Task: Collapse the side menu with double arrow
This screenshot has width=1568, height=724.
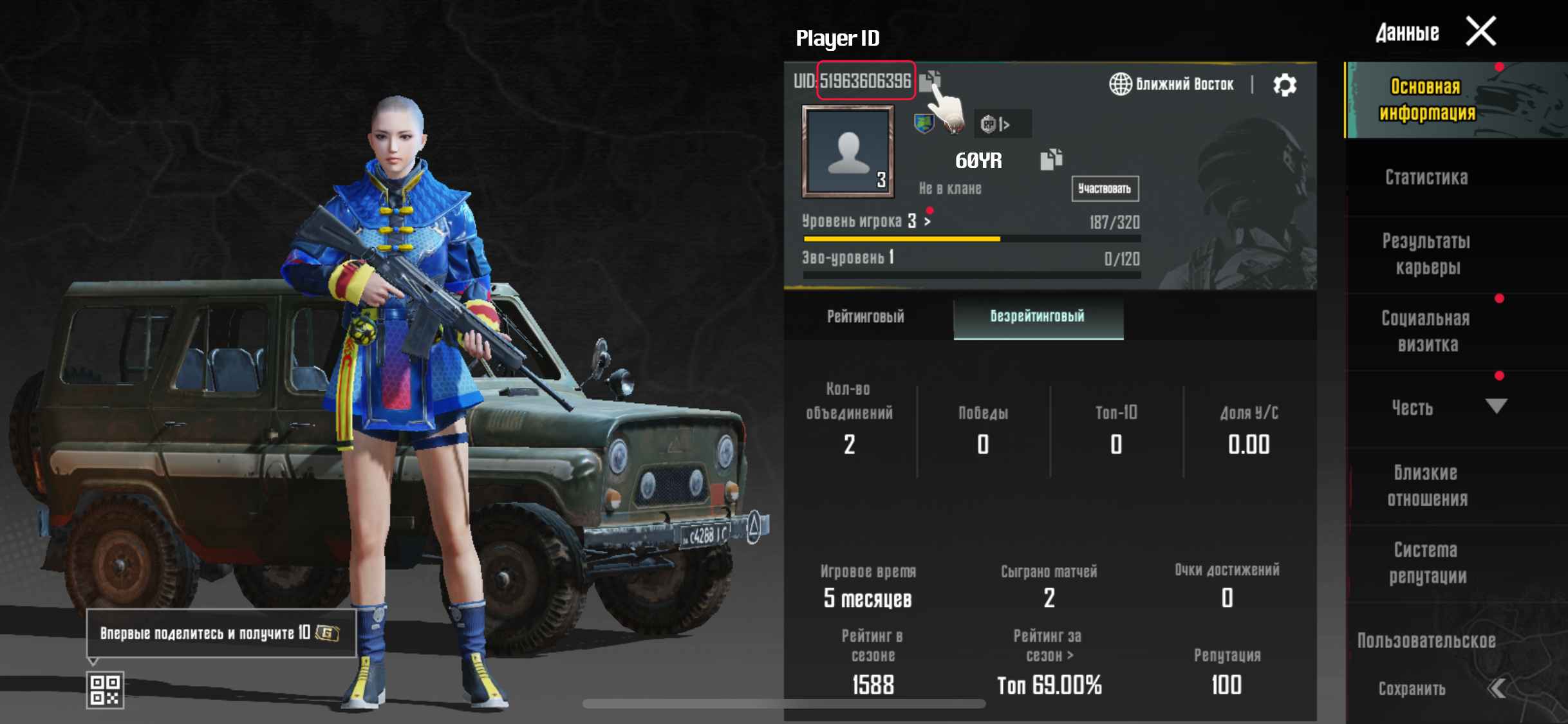Action: pos(1497,689)
